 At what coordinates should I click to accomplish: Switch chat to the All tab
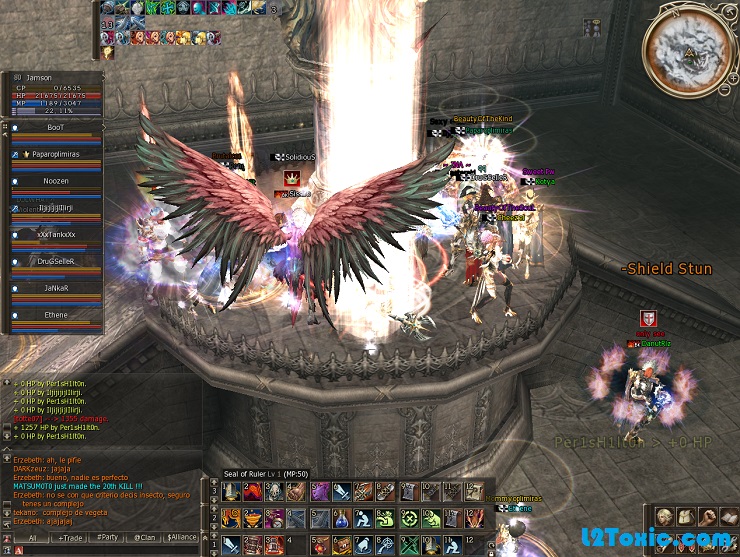[32, 538]
